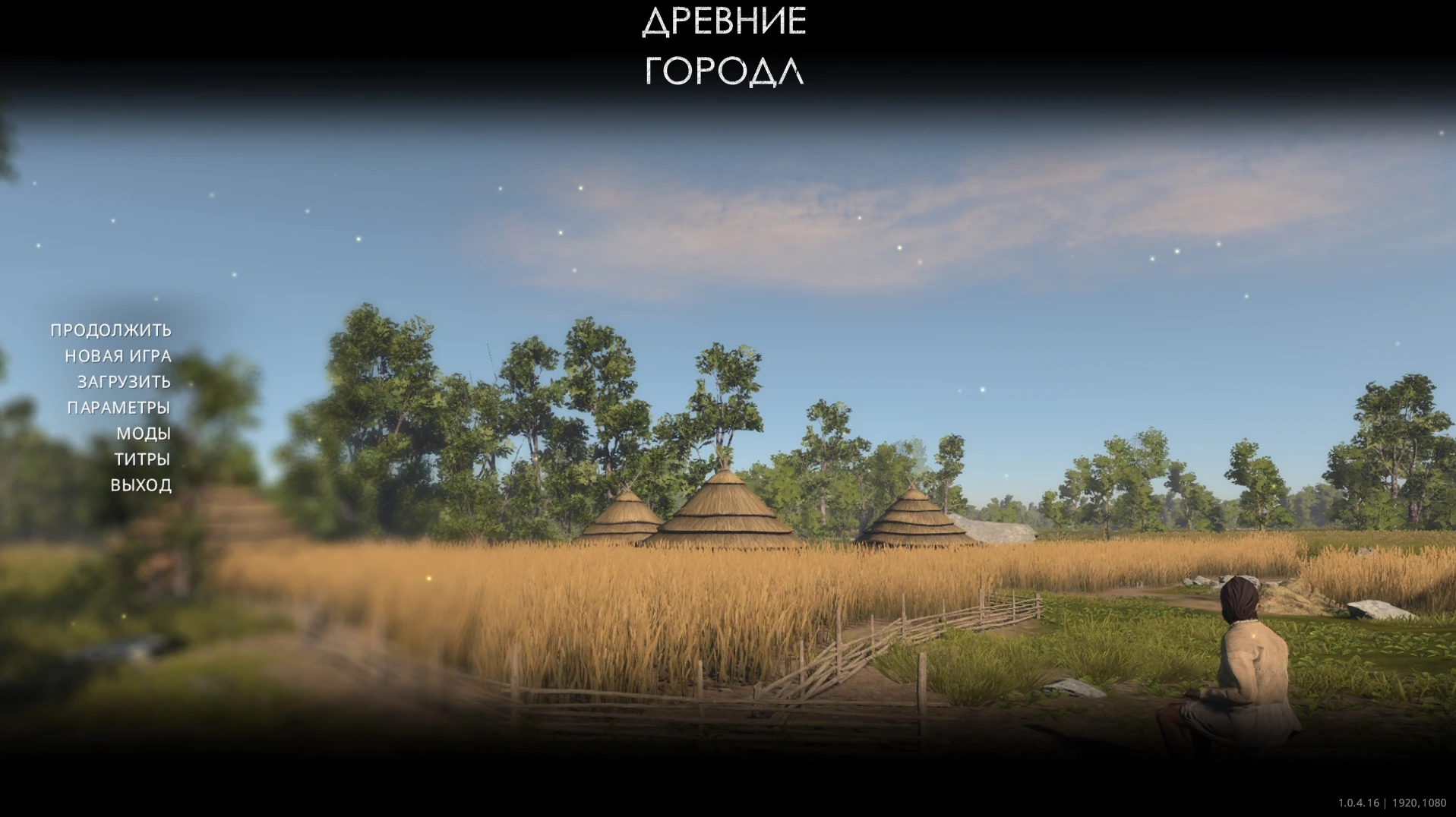
Task: View the credits list with ТИТРЫ
Action: point(144,459)
